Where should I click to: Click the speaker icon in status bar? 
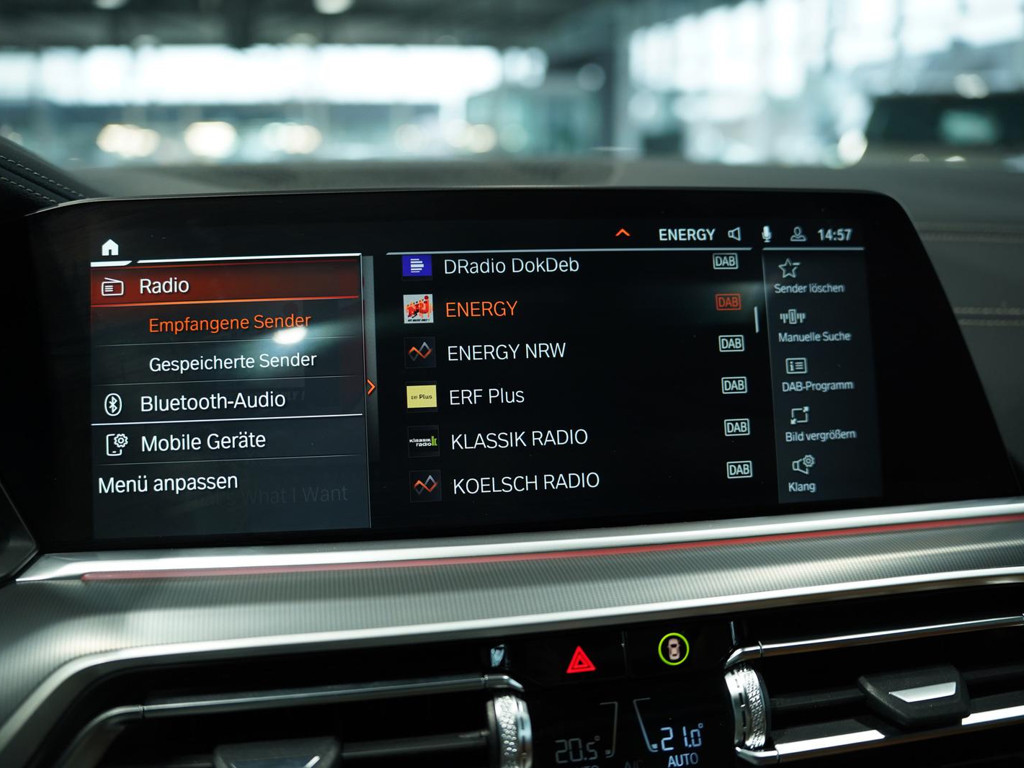734,234
